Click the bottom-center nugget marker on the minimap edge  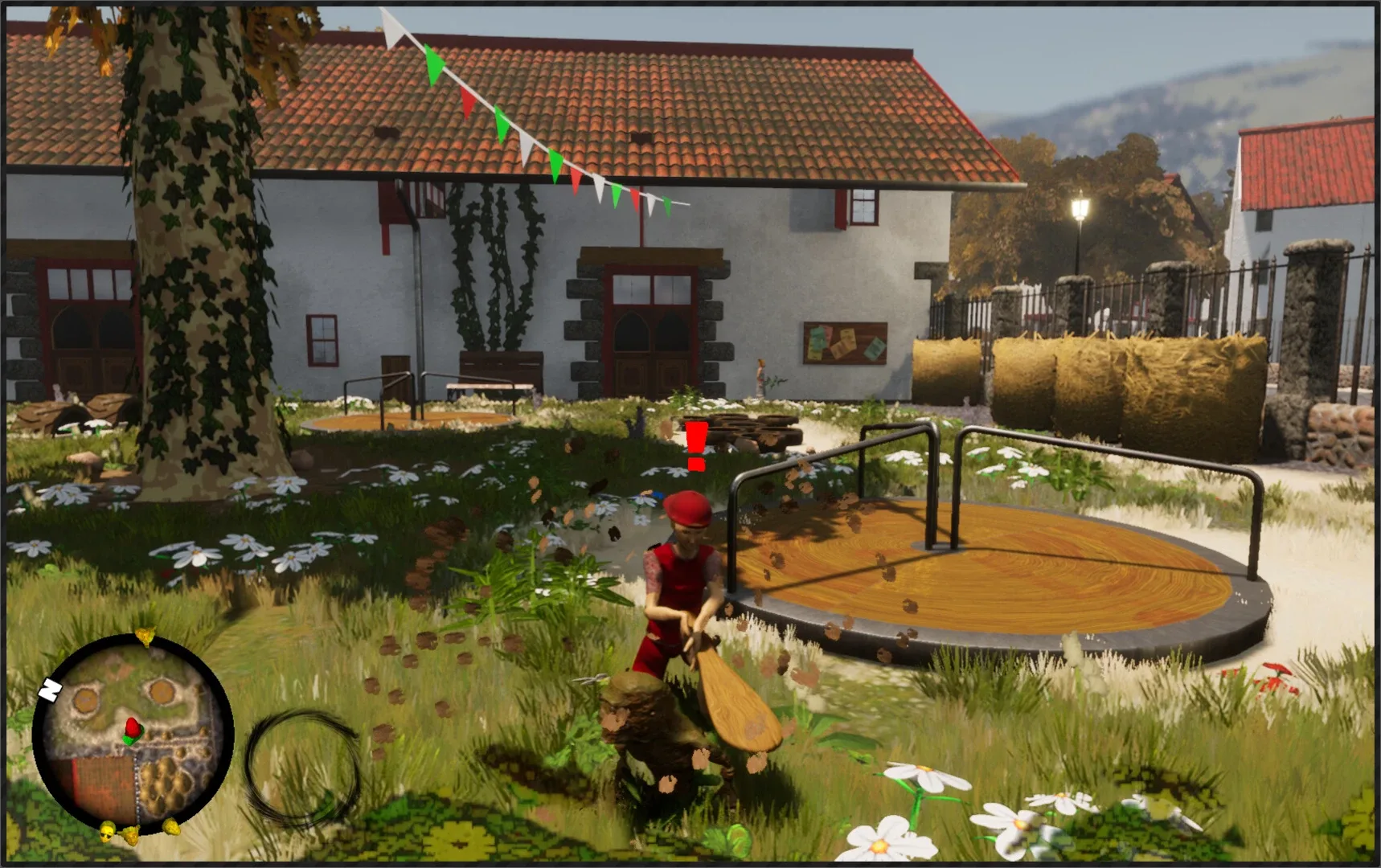131,836
